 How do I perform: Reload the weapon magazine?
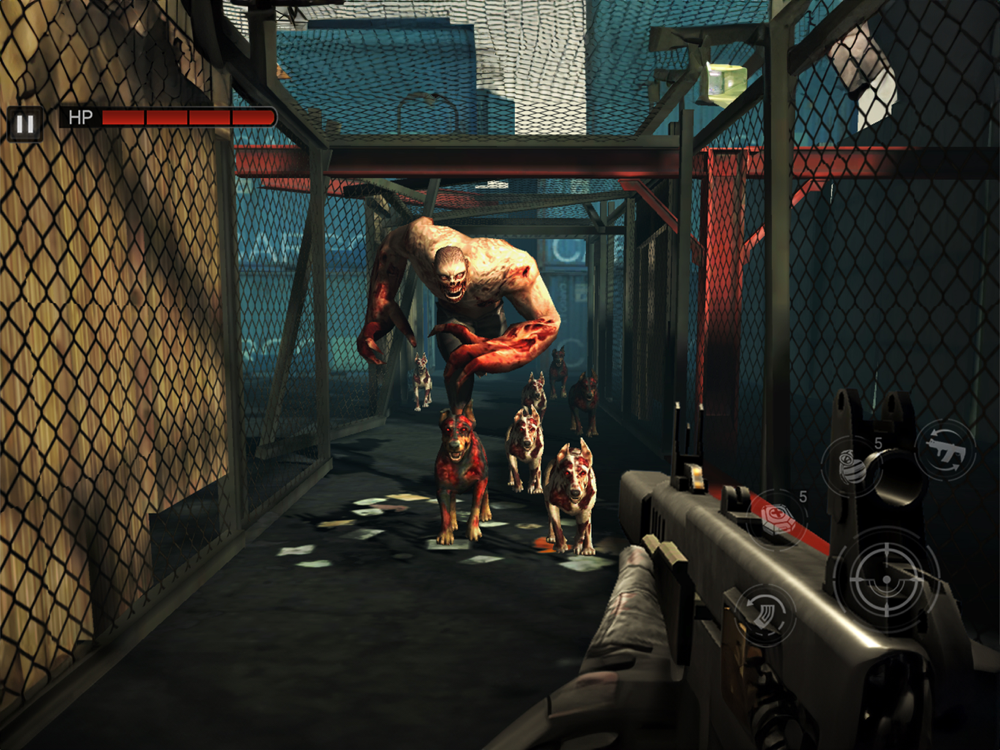[765, 613]
